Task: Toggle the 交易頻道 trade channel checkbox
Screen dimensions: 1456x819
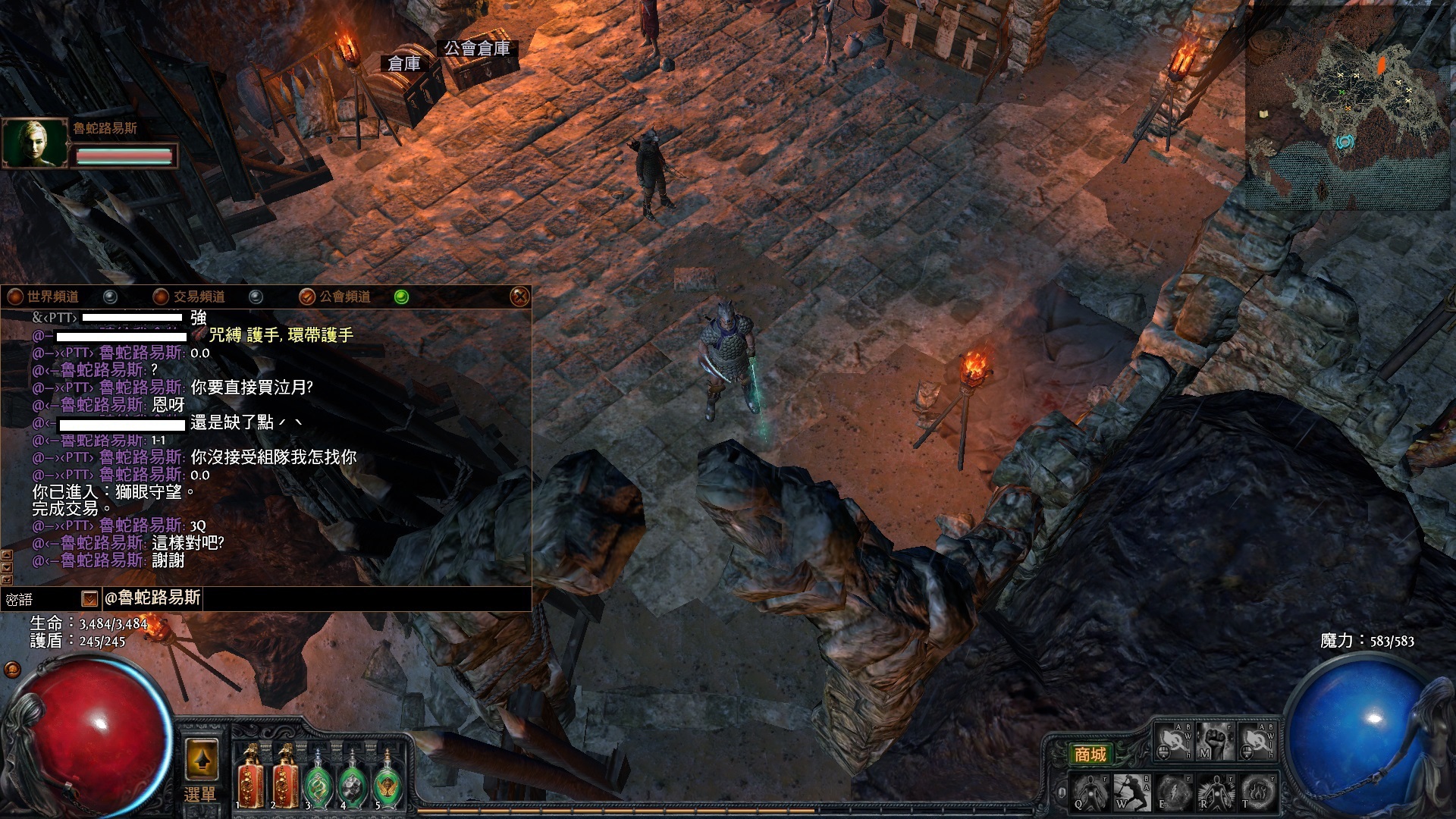Action: tap(256, 297)
